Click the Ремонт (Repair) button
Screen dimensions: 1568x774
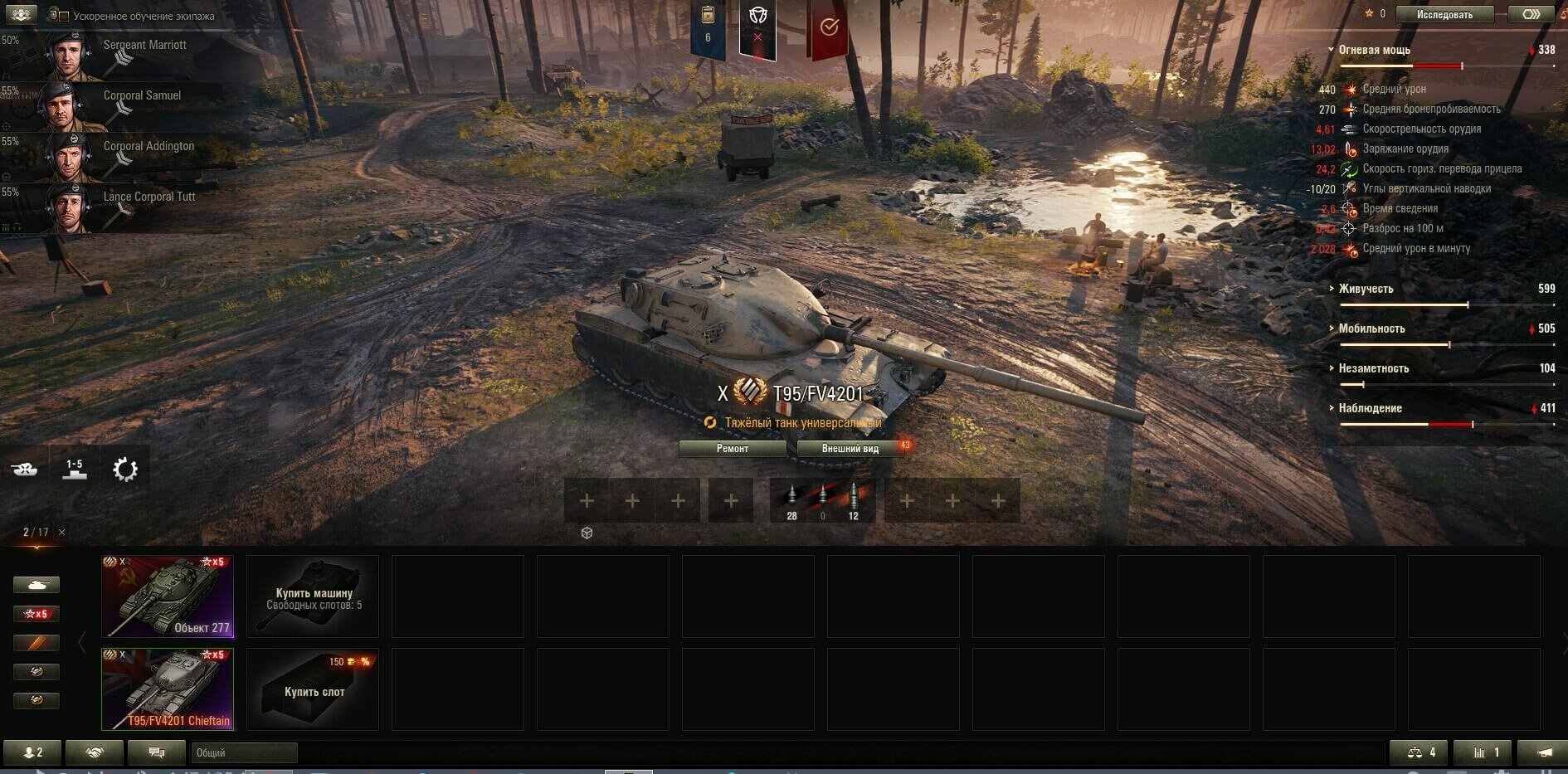click(x=732, y=449)
